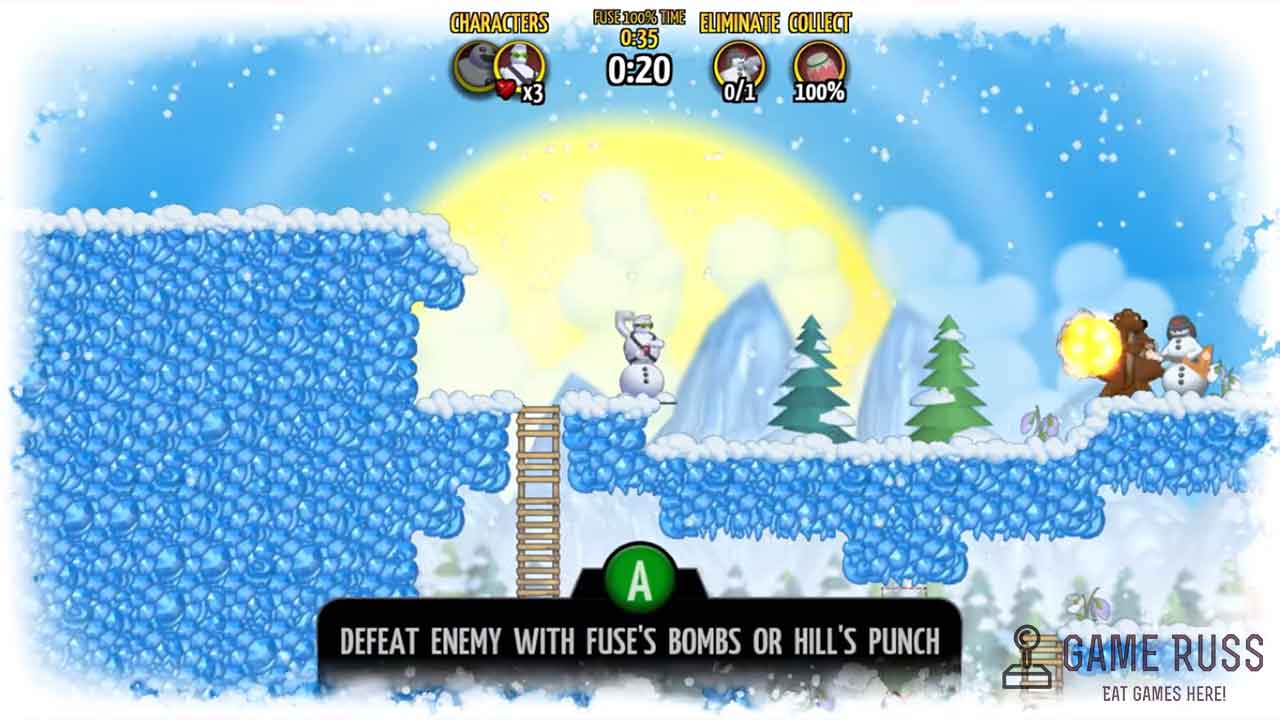The image size is (1280, 720).
Task: Click the Collect objective jam jar icon
Action: pyautogui.click(x=819, y=65)
